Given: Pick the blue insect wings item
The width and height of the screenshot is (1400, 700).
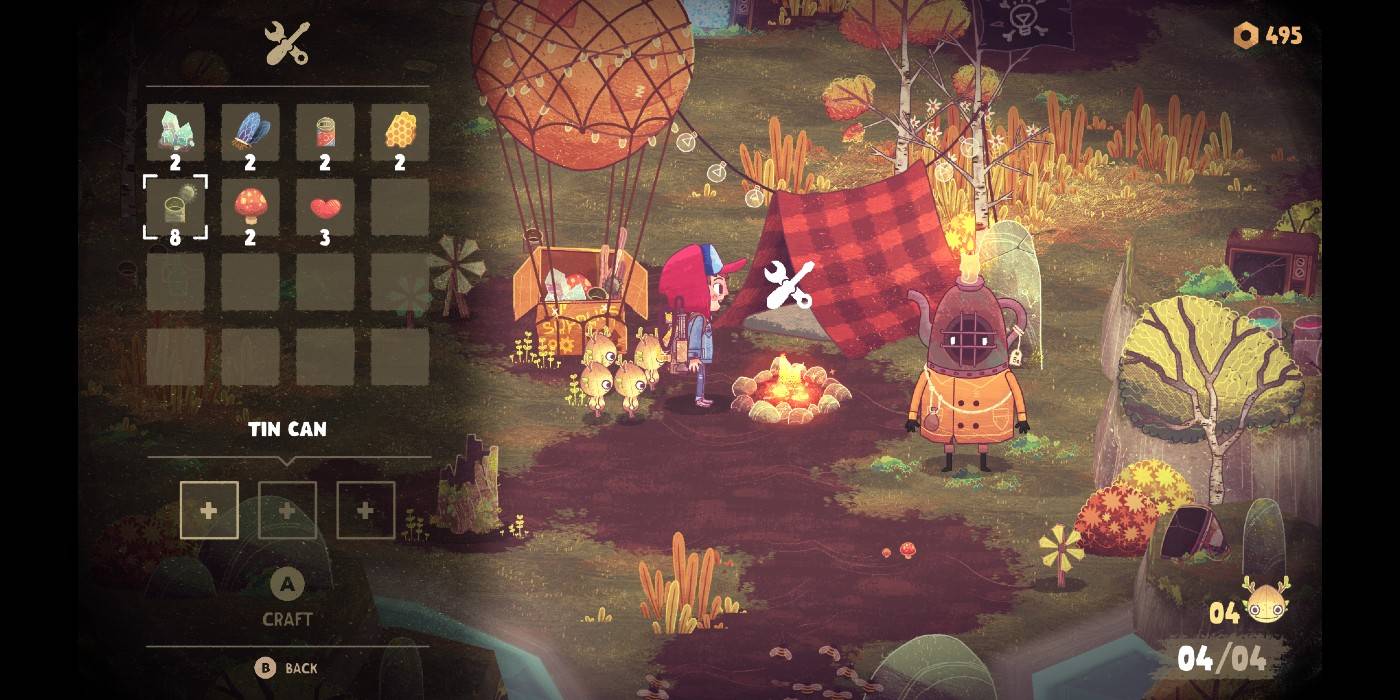Looking at the screenshot, I should point(250,132).
